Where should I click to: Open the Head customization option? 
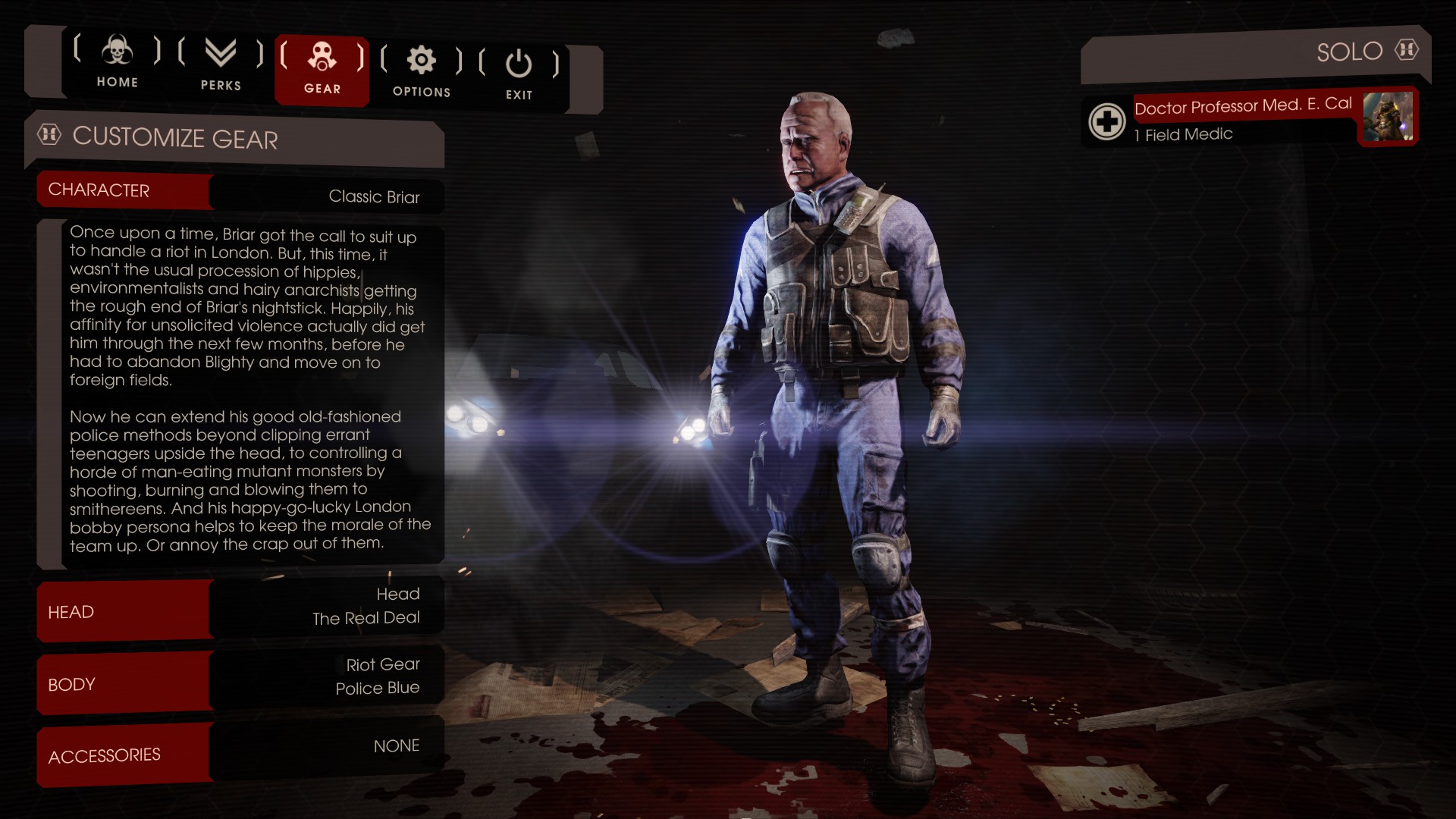click(240, 608)
